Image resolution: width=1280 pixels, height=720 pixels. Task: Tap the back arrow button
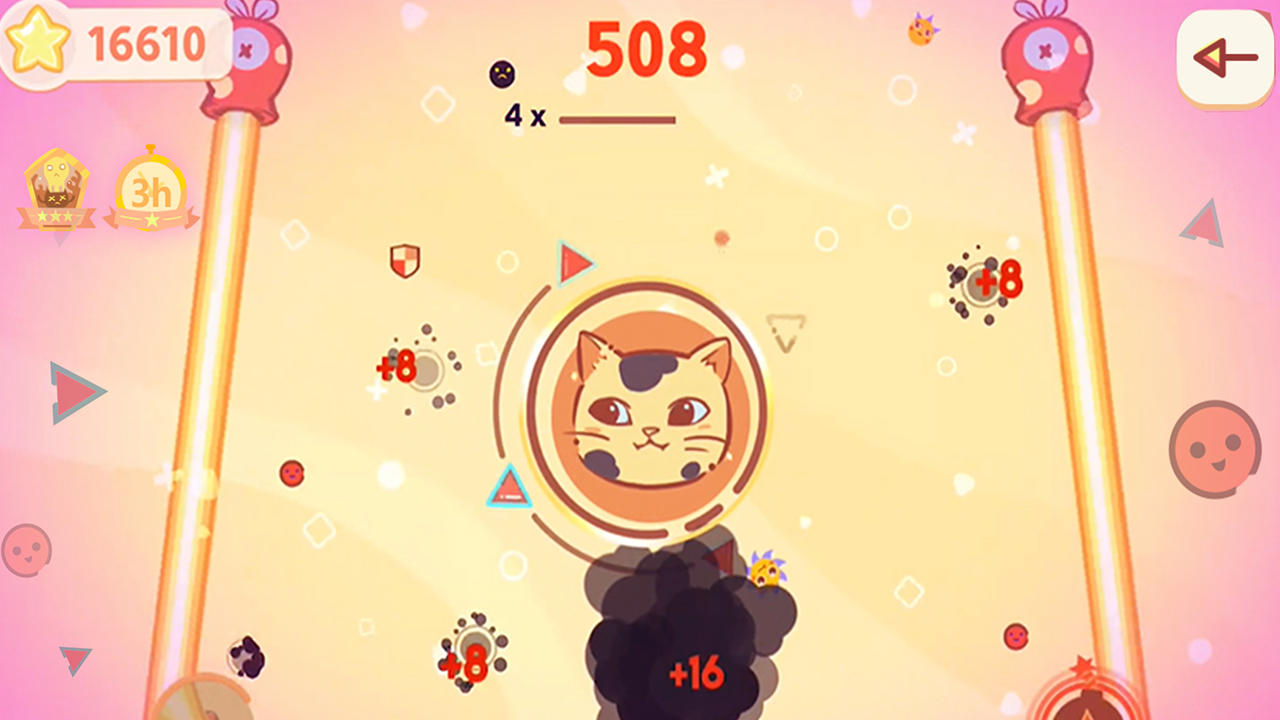click(1223, 57)
